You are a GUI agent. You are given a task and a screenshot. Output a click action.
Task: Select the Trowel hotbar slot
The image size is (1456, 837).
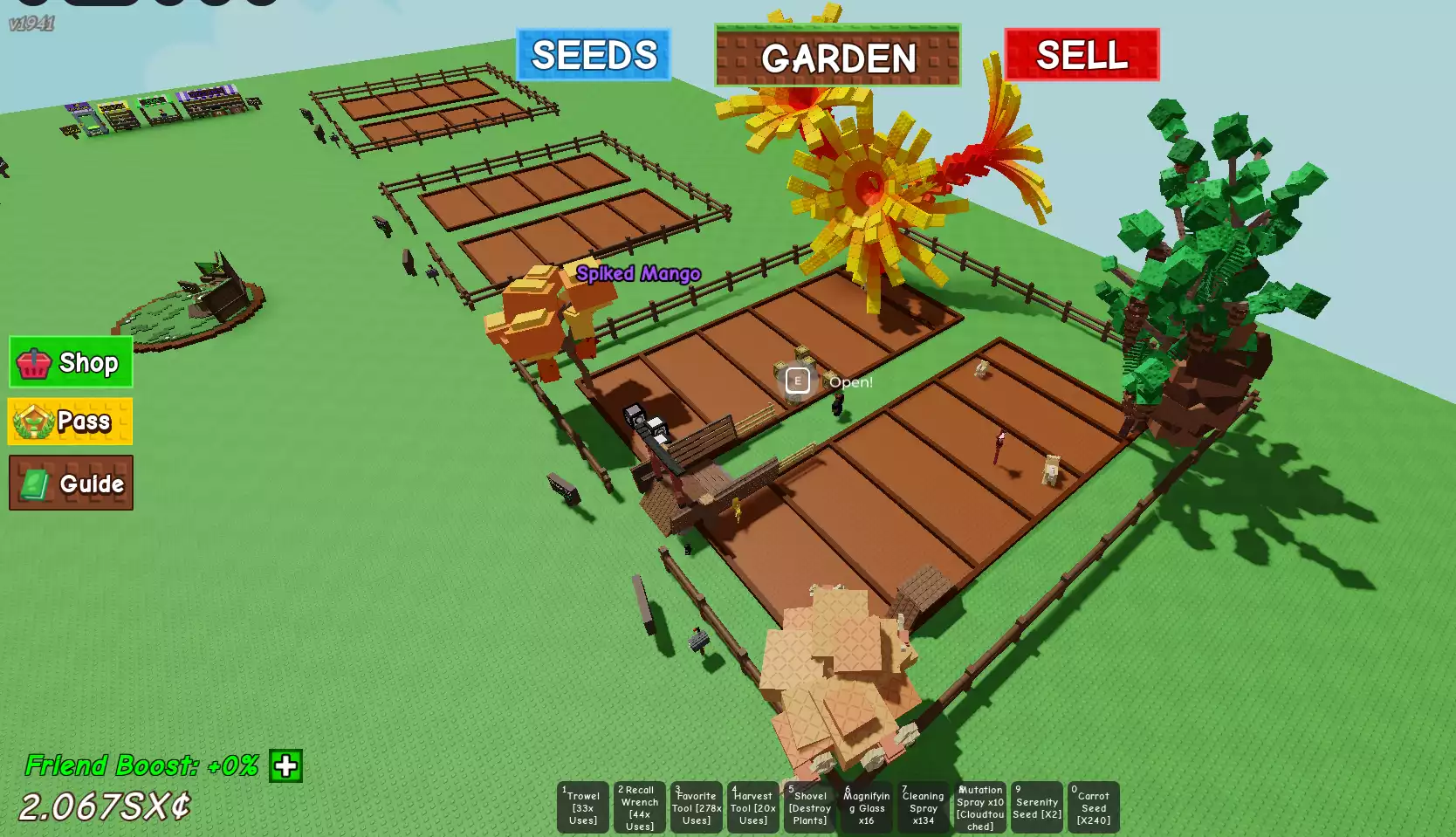click(x=583, y=807)
